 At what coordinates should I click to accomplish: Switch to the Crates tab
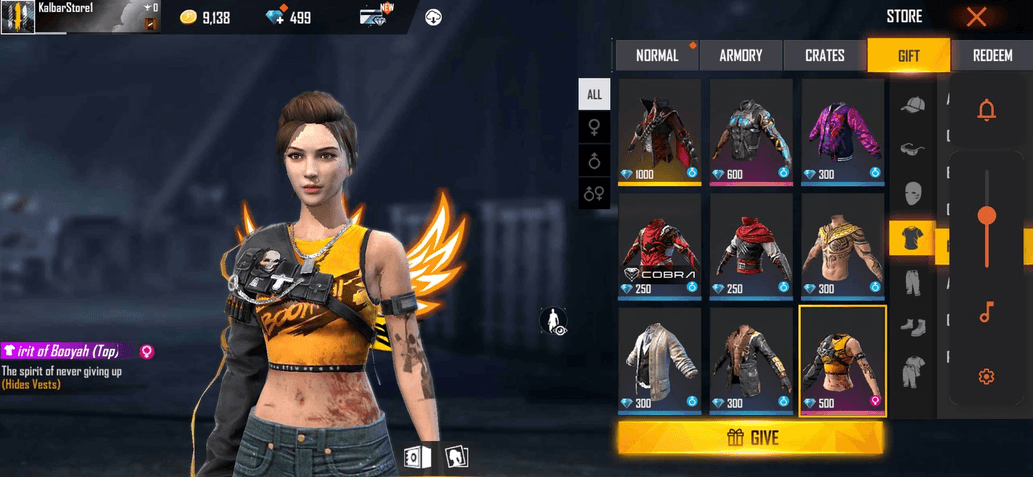[824, 56]
